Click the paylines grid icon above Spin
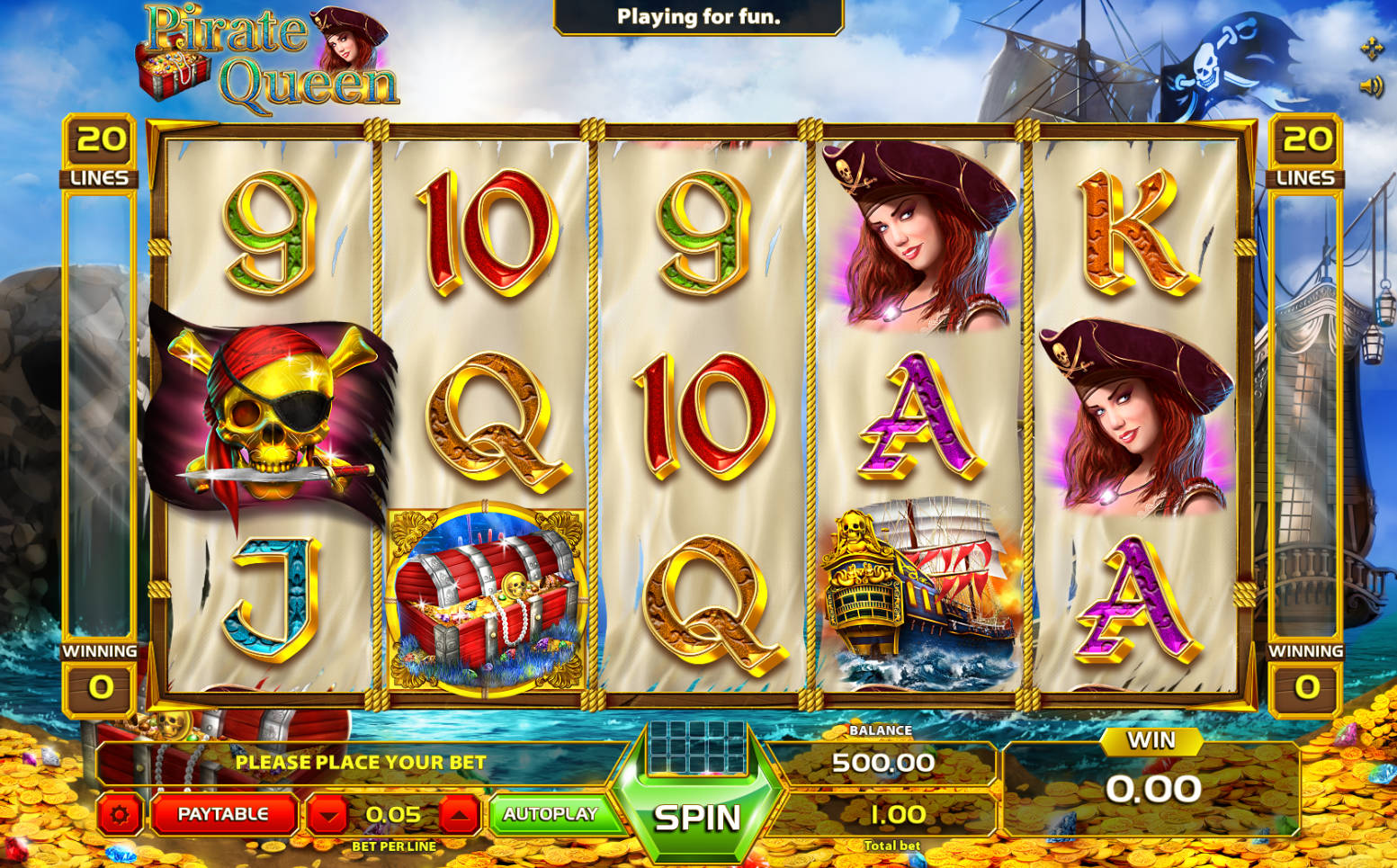The width and height of the screenshot is (1397, 868). click(x=698, y=748)
